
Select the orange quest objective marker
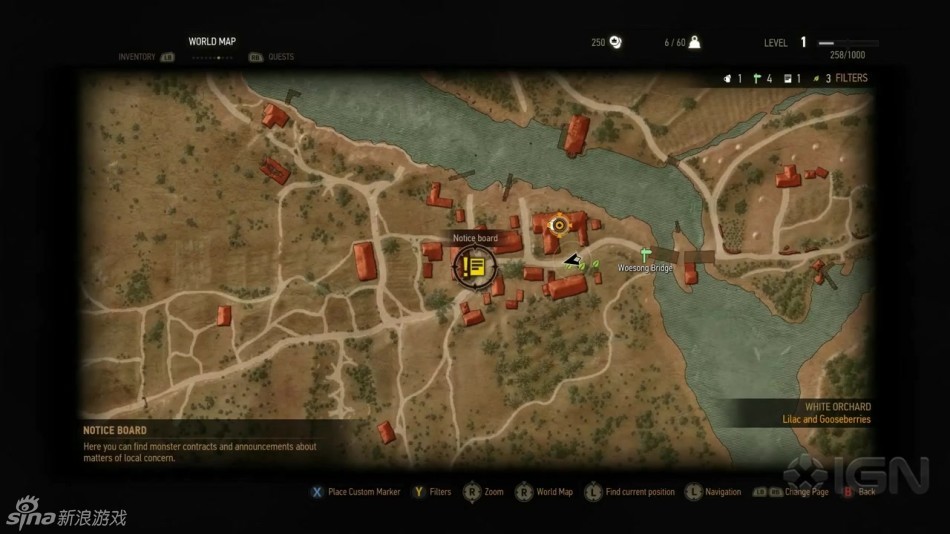[558, 224]
